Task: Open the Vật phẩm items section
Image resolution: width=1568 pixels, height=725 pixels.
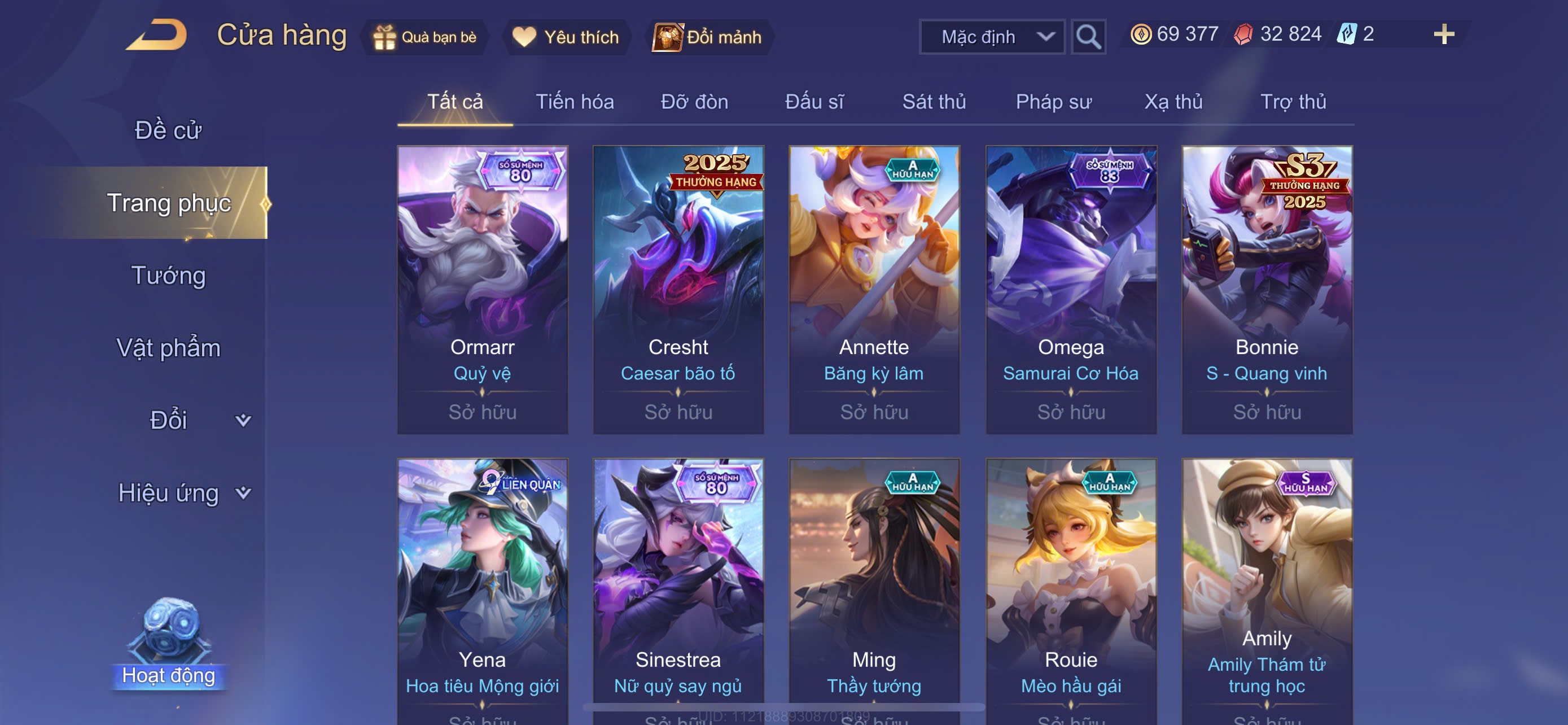Action: point(168,348)
